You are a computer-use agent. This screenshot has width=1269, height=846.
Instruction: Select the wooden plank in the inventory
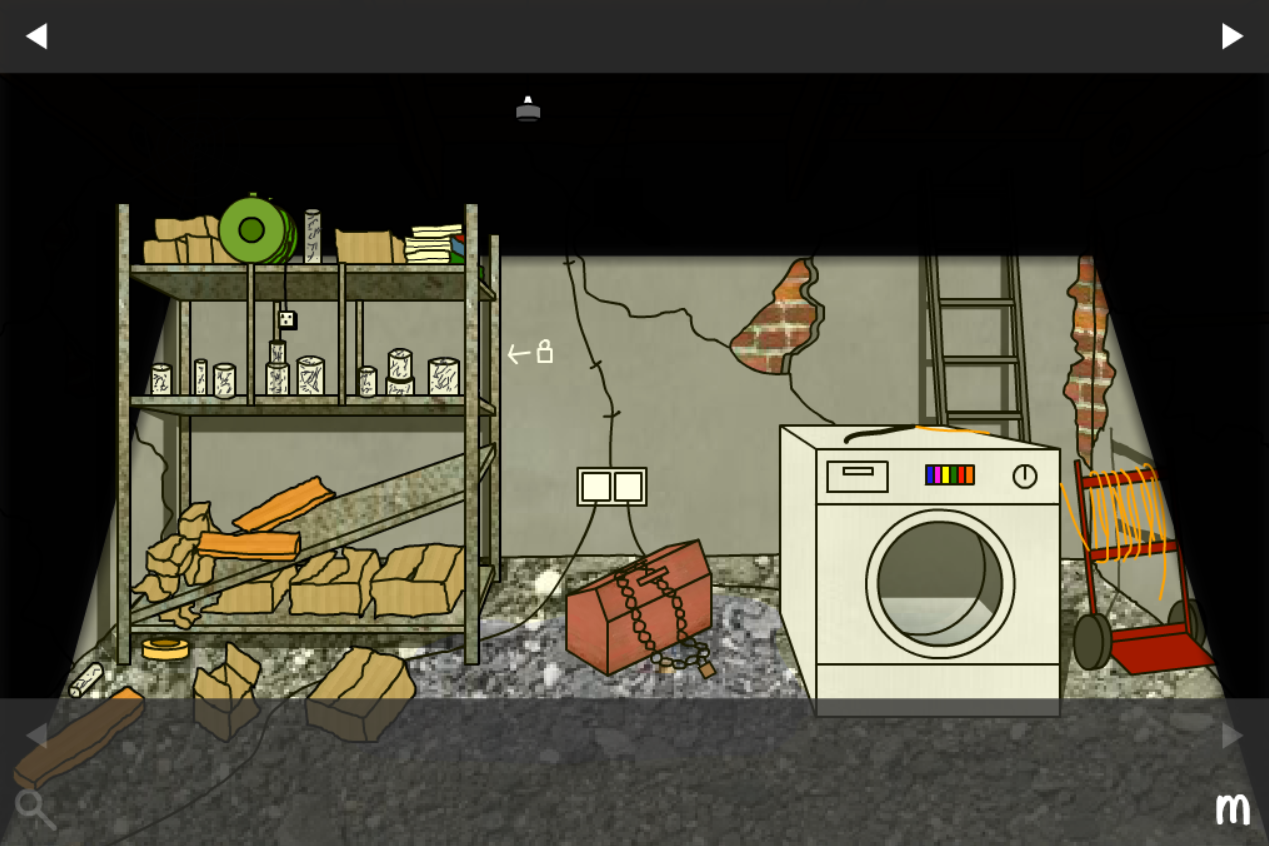(x=78, y=738)
